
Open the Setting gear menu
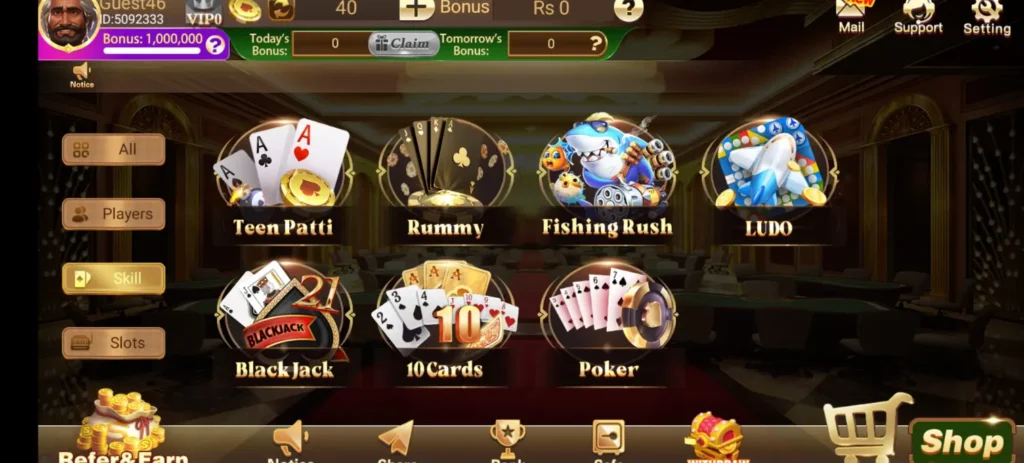point(986,14)
